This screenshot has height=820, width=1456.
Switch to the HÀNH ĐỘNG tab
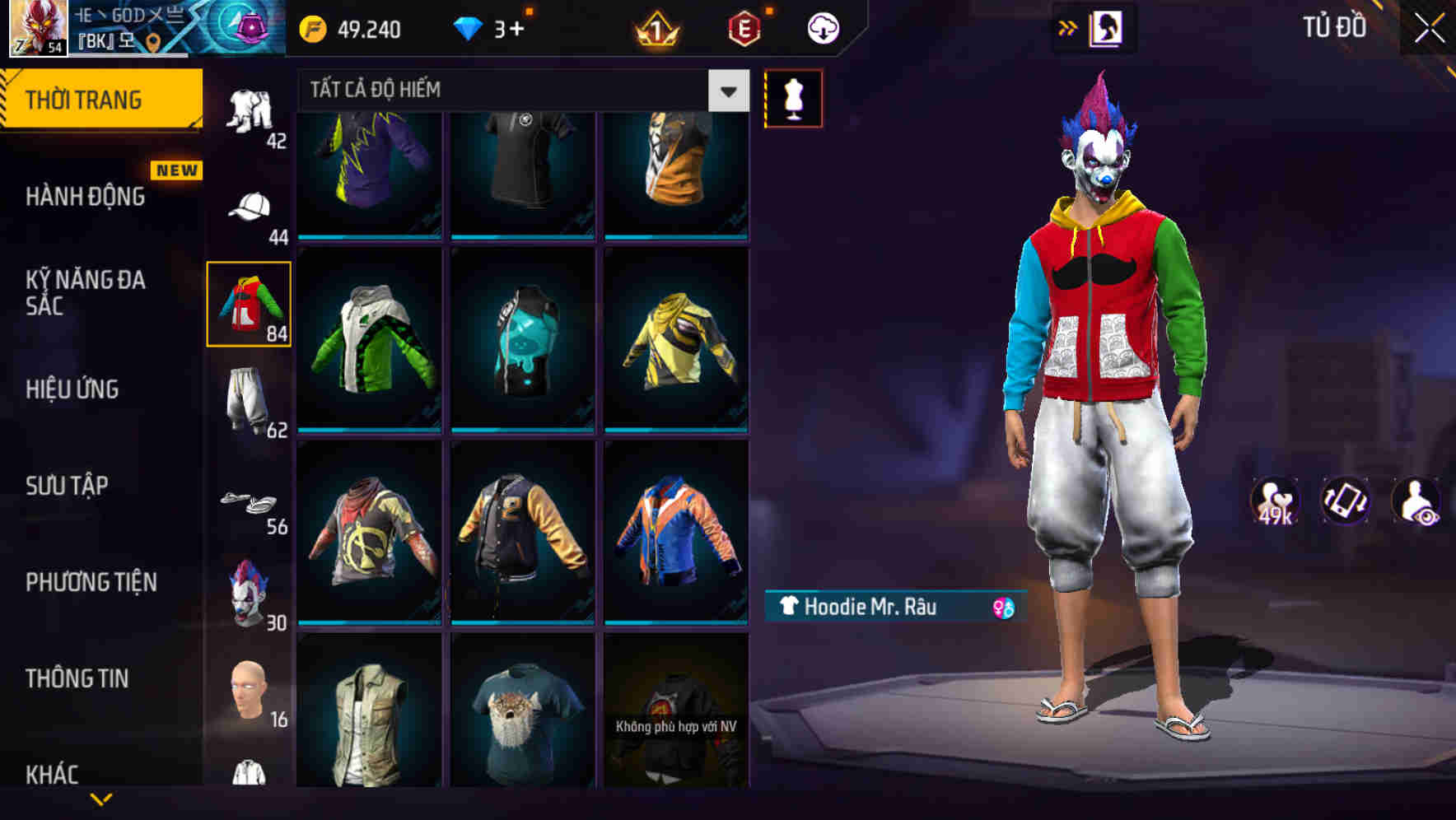85,196
